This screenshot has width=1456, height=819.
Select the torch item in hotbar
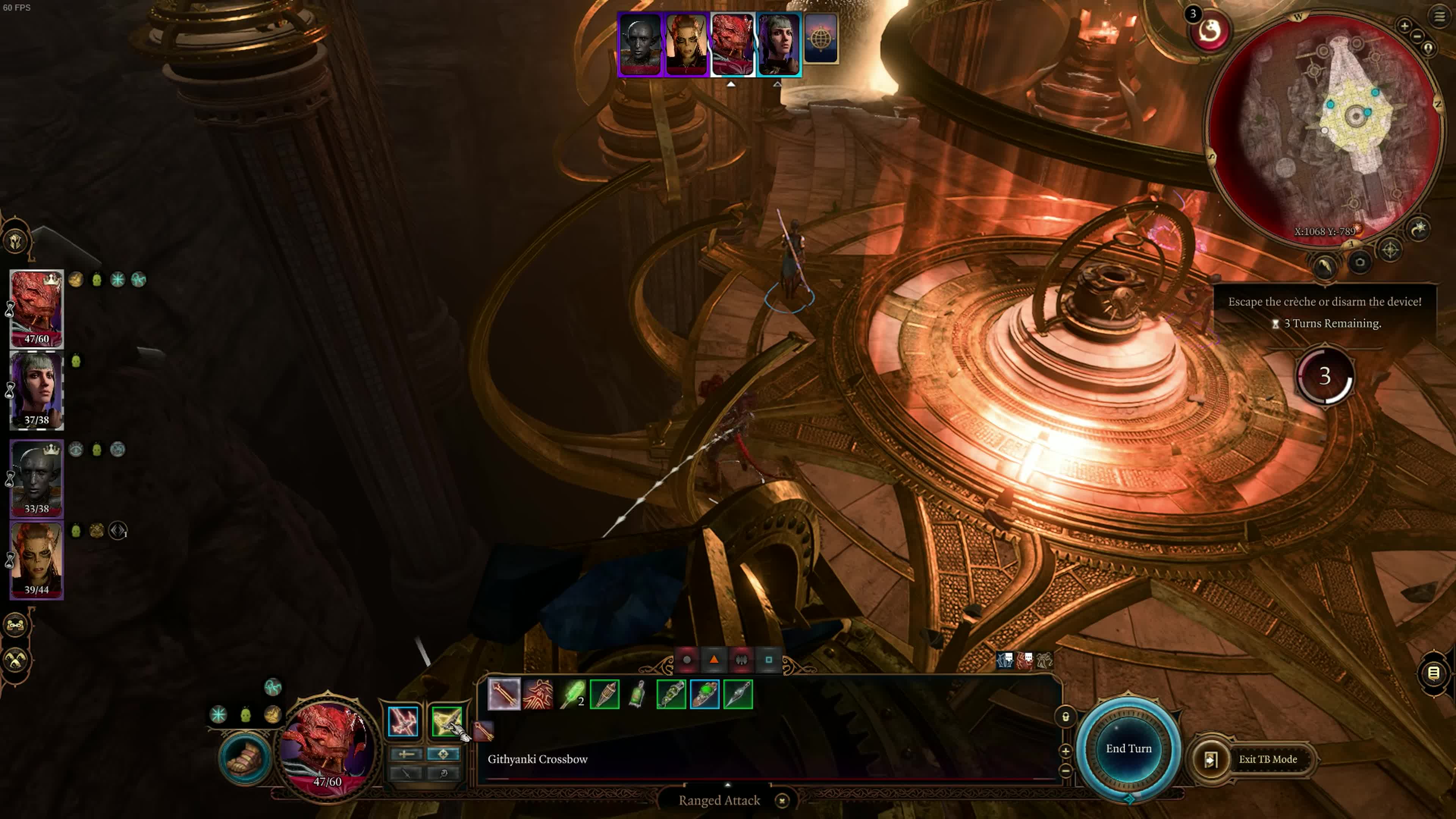coord(604,694)
